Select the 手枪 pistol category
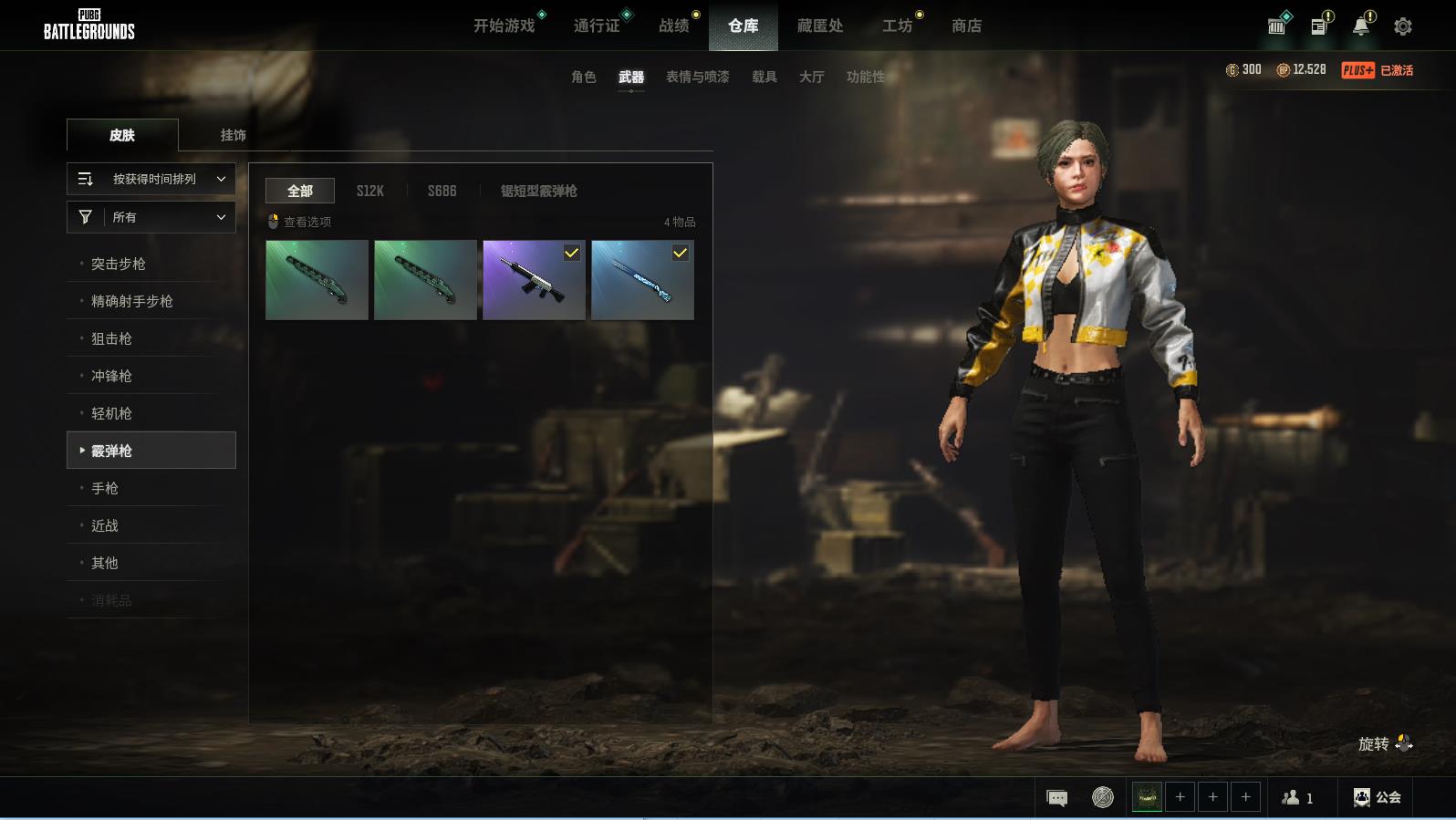 coord(105,488)
